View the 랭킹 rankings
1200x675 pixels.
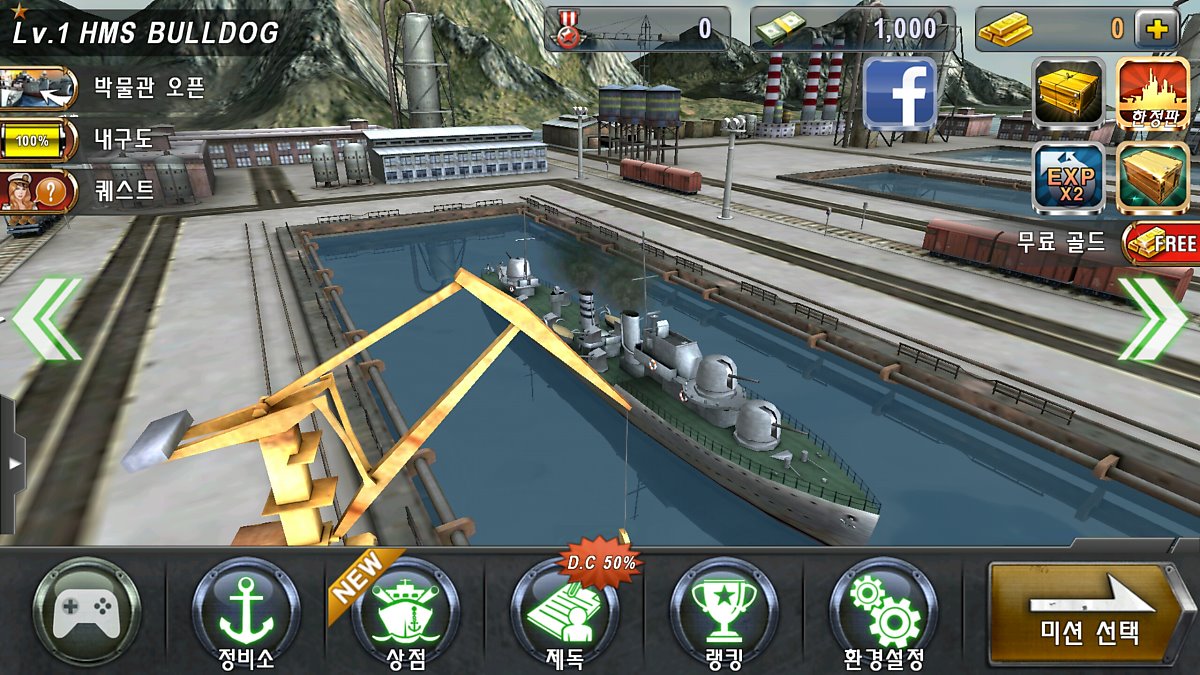click(723, 612)
